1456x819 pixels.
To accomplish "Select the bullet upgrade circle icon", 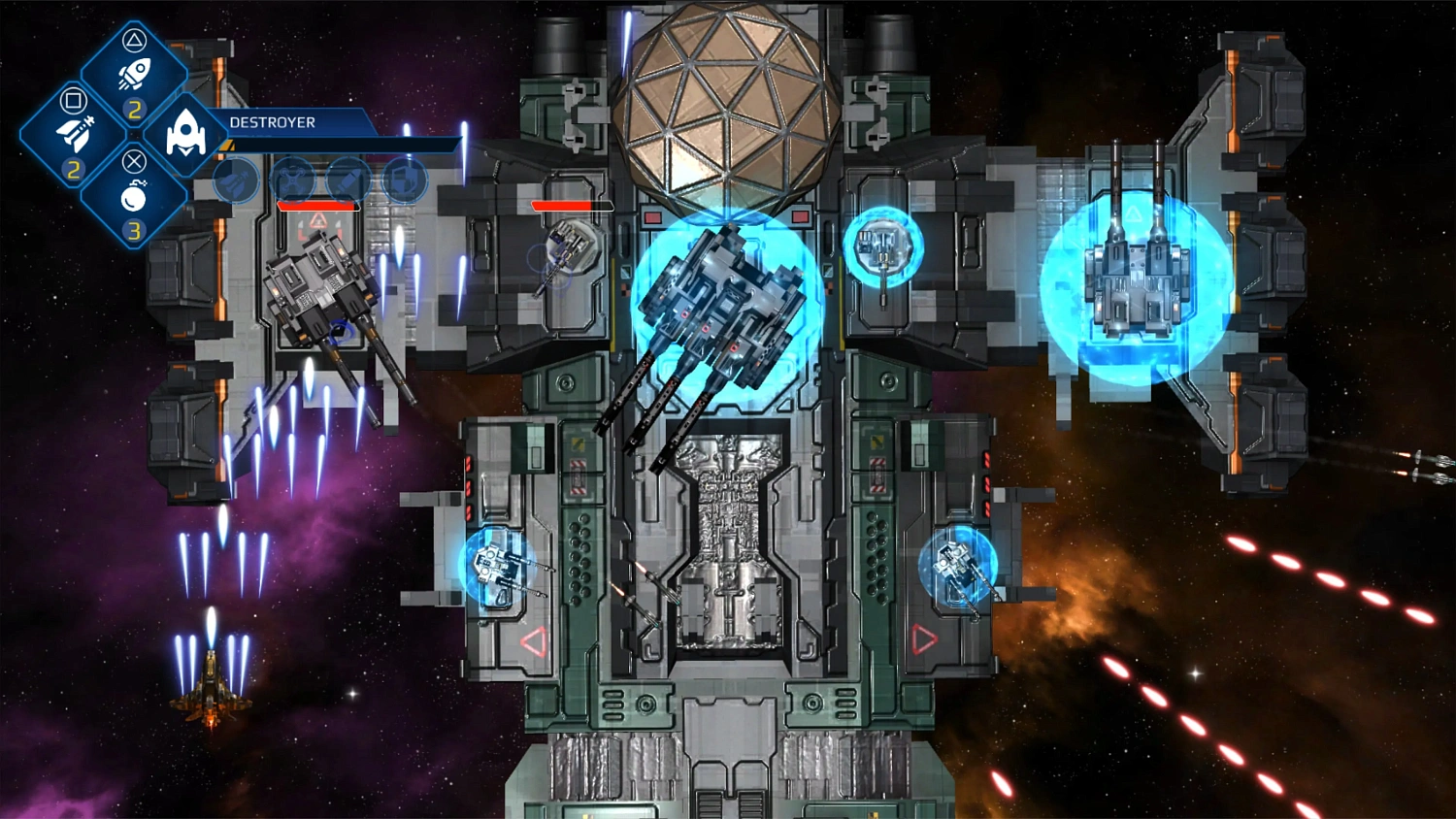I will [x=347, y=179].
